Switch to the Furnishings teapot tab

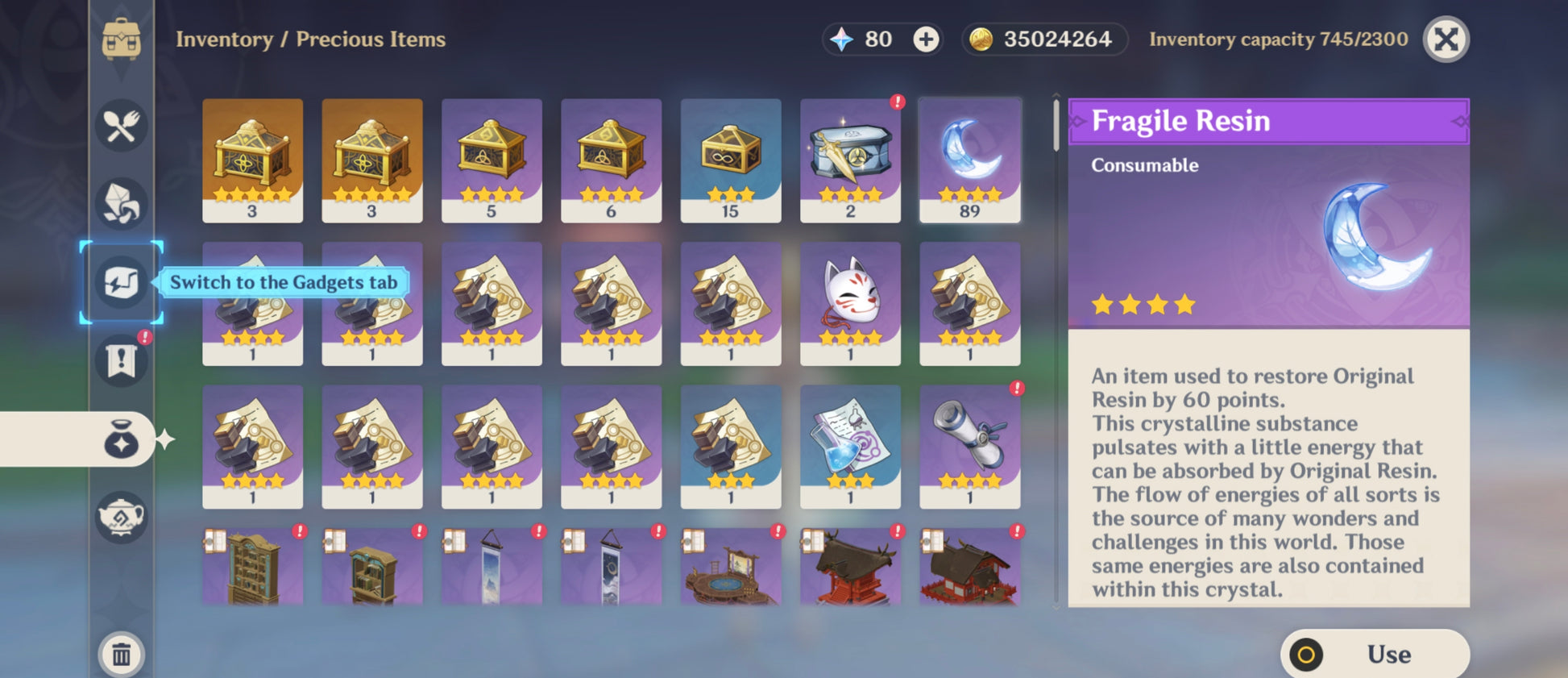click(122, 517)
